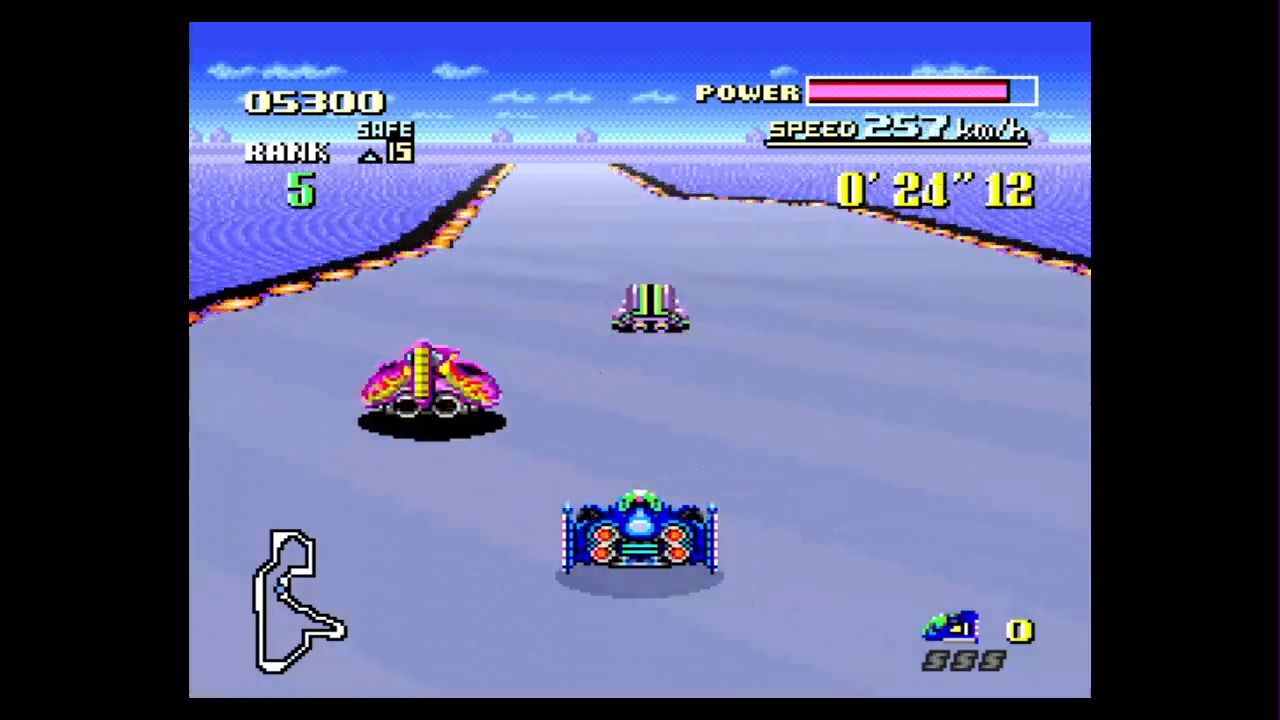Activate the SSS super jet boost indicator

point(963,661)
